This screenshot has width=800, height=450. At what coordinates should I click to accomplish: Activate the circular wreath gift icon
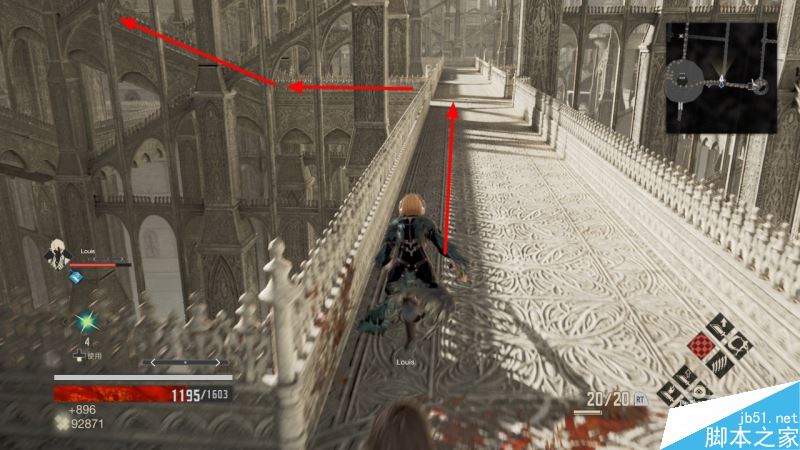pos(741,346)
